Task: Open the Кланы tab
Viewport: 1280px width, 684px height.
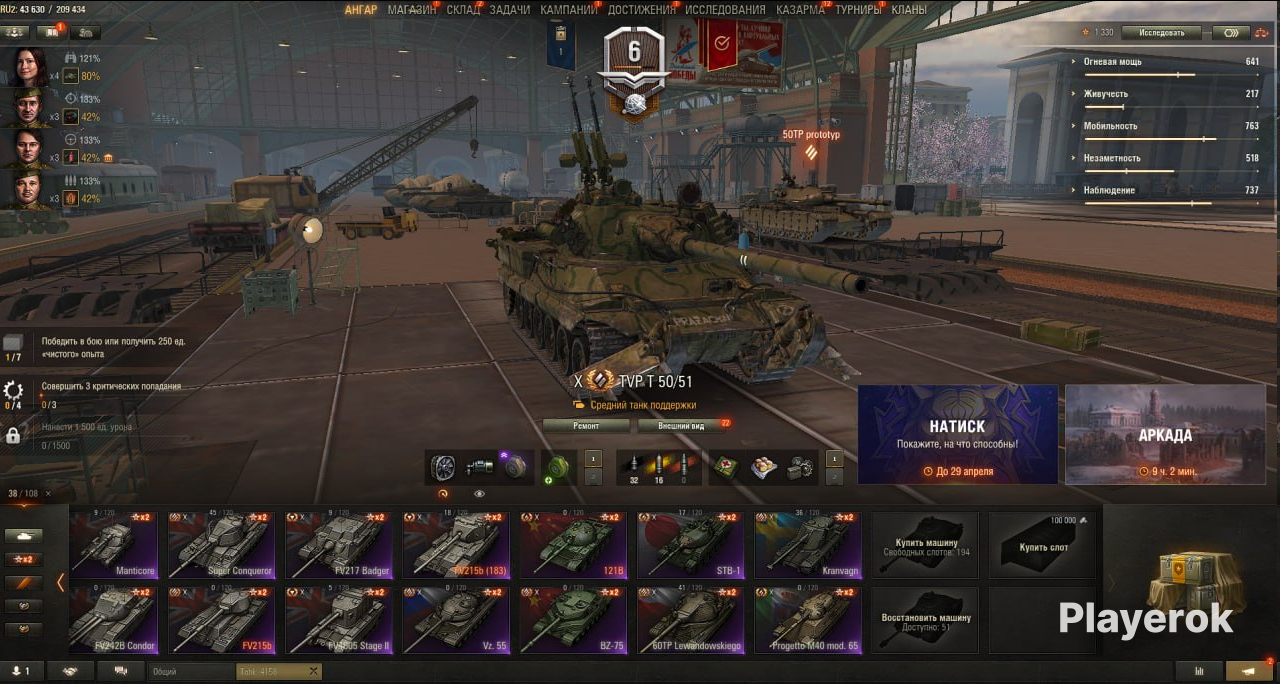Action: point(908,10)
